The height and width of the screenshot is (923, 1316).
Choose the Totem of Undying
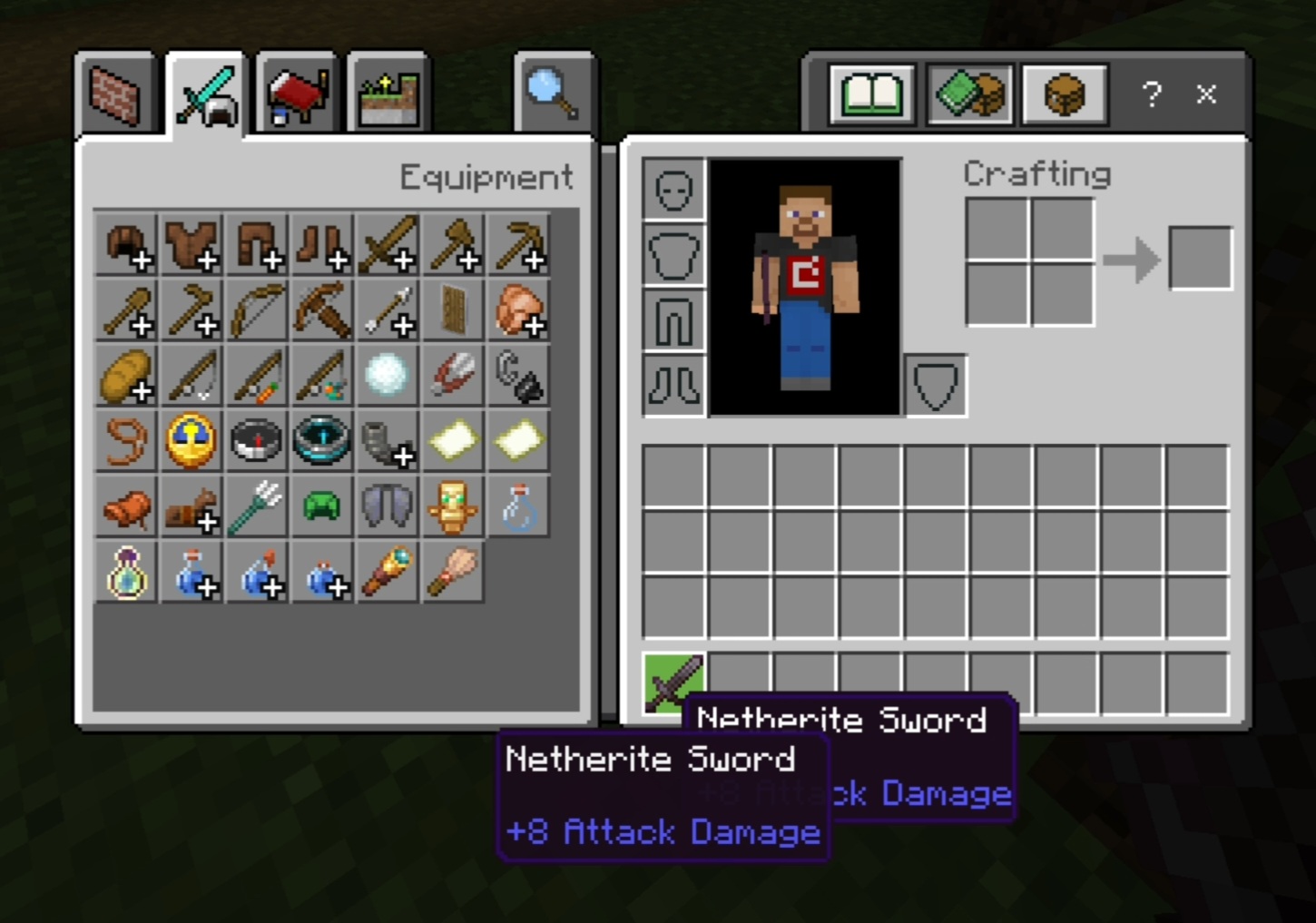point(453,506)
